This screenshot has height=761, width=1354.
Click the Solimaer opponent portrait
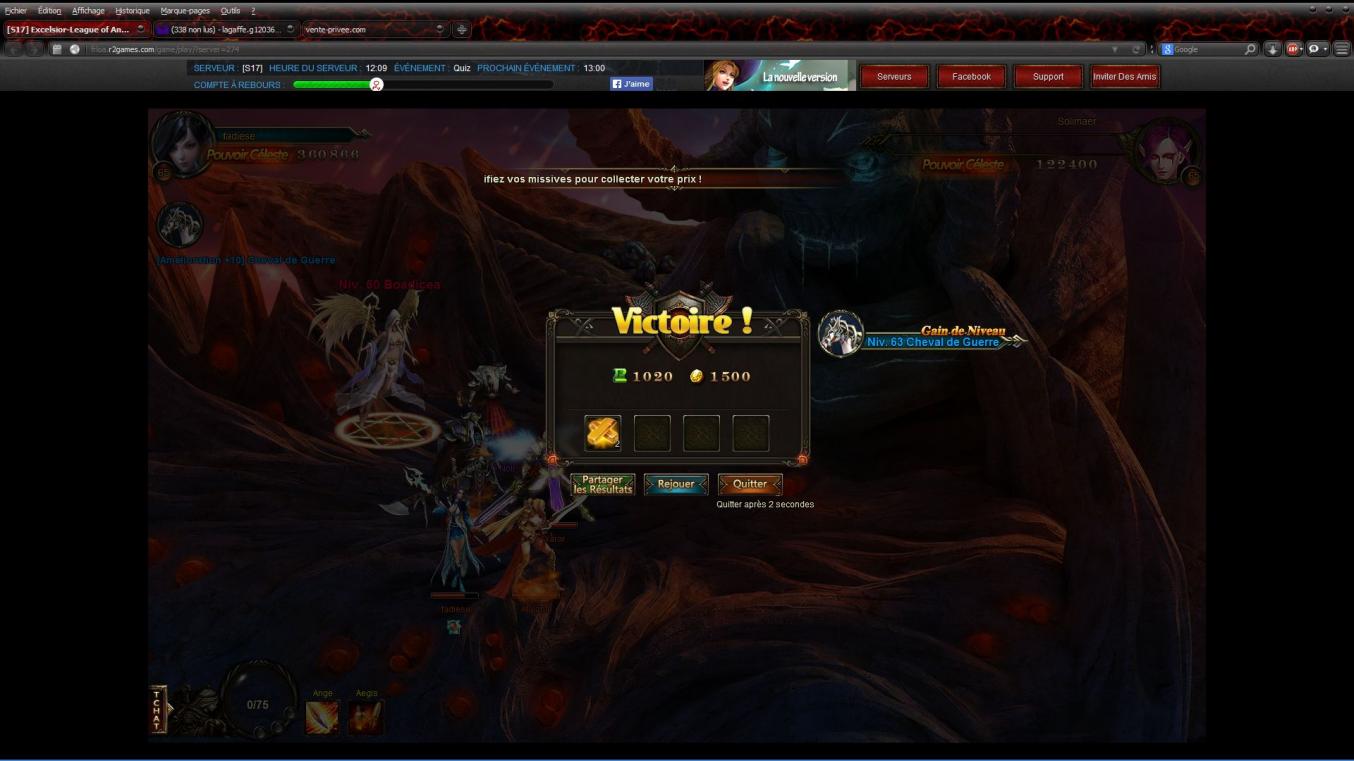click(1165, 151)
